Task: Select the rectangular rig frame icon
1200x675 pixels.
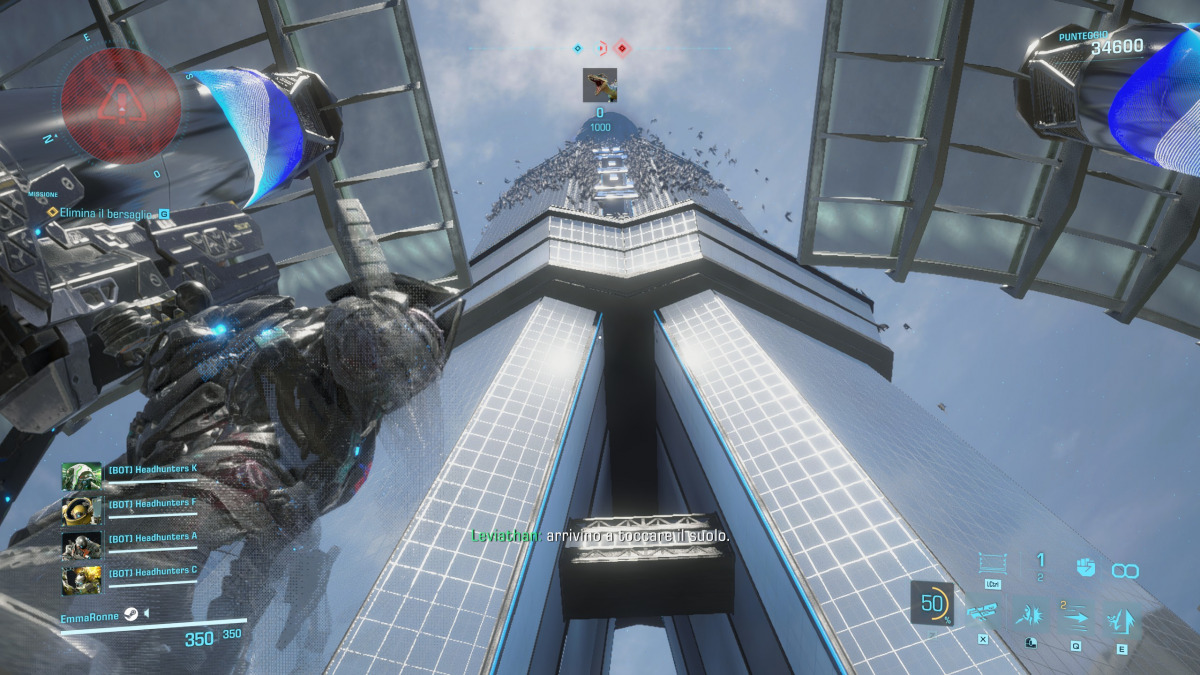Action: pos(993,565)
